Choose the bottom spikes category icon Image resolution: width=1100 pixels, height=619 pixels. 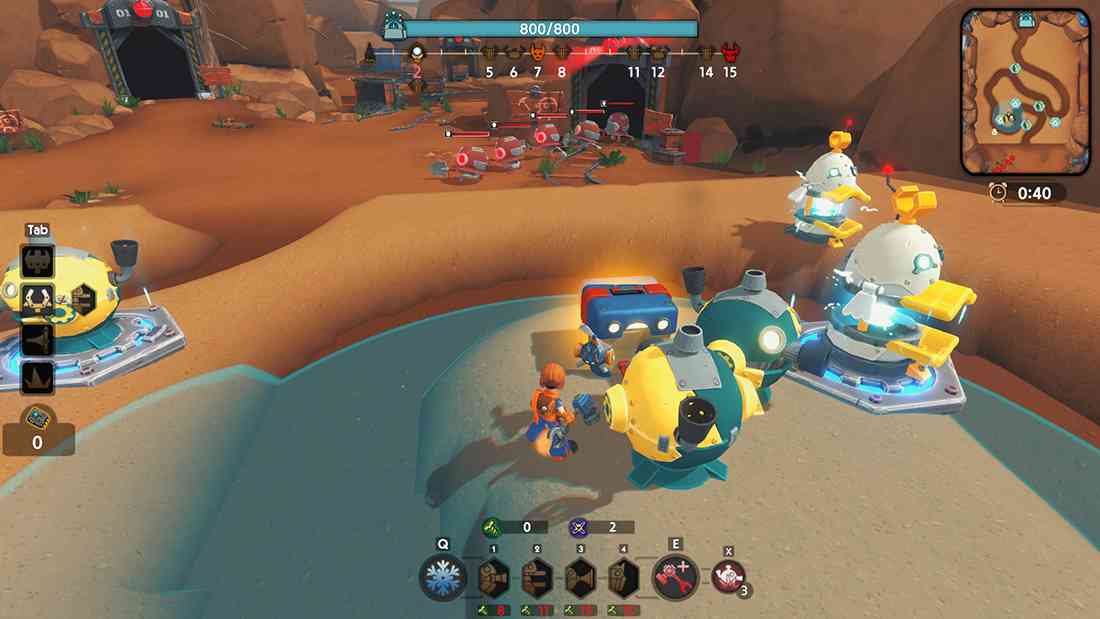click(x=38, y=377)
